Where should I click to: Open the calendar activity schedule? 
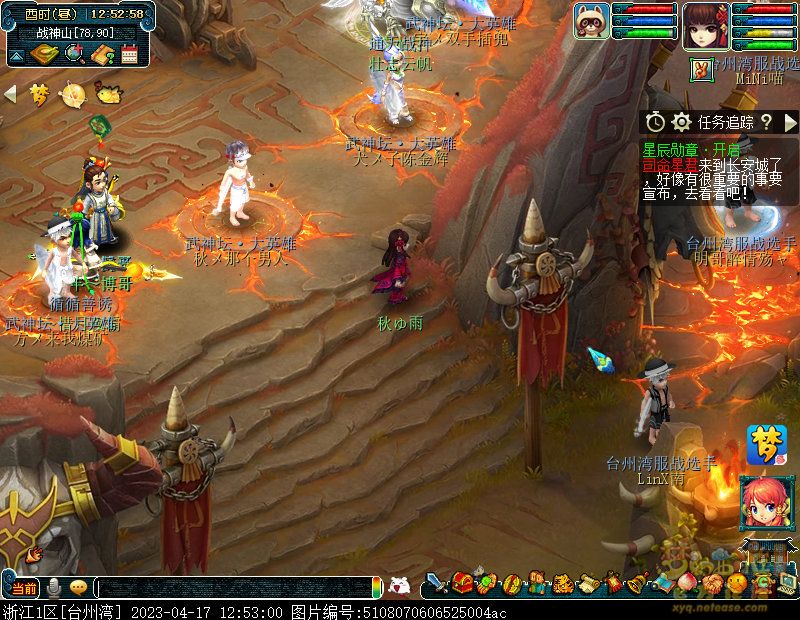[128, 54]
